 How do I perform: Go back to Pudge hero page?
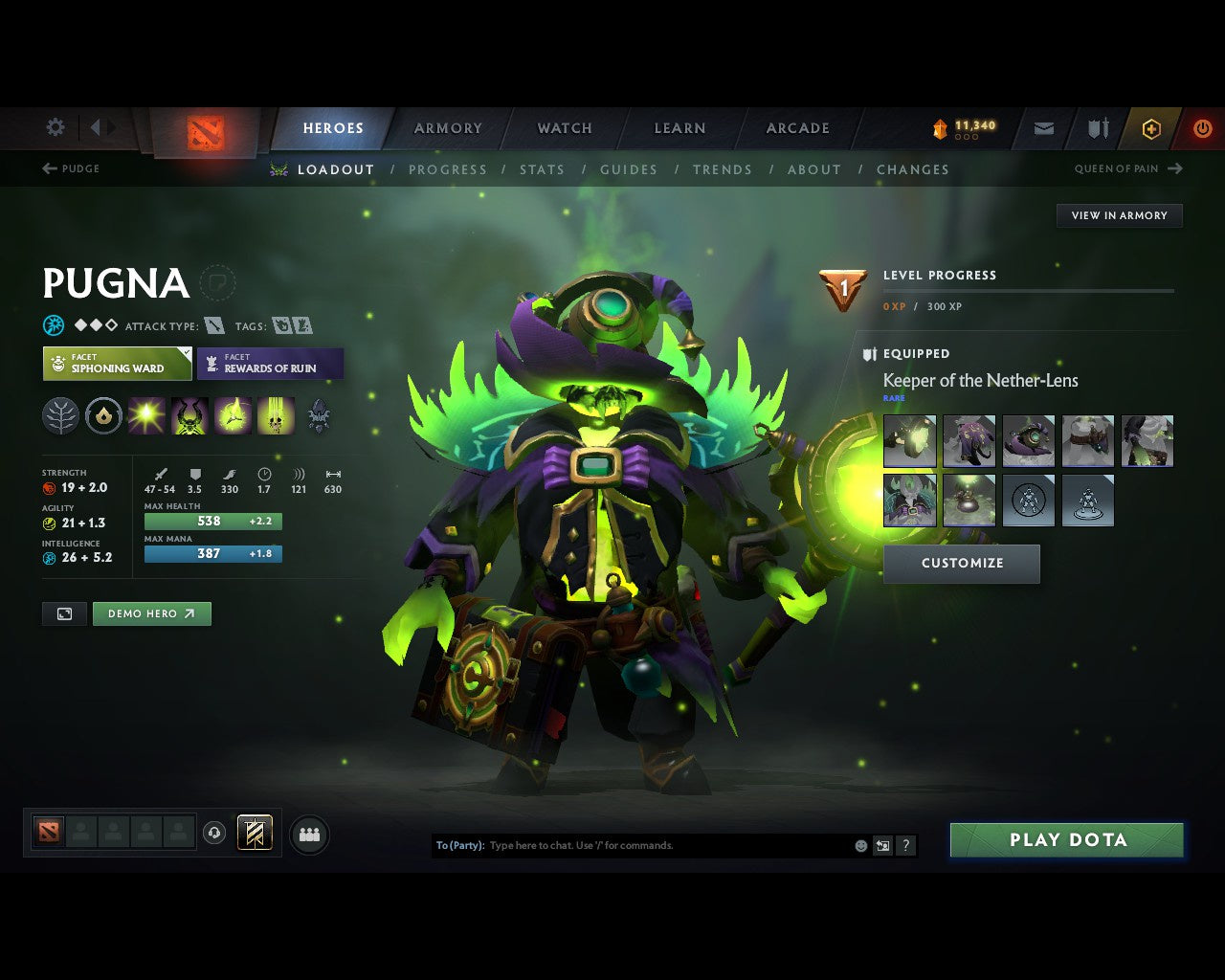coord(72,168)
